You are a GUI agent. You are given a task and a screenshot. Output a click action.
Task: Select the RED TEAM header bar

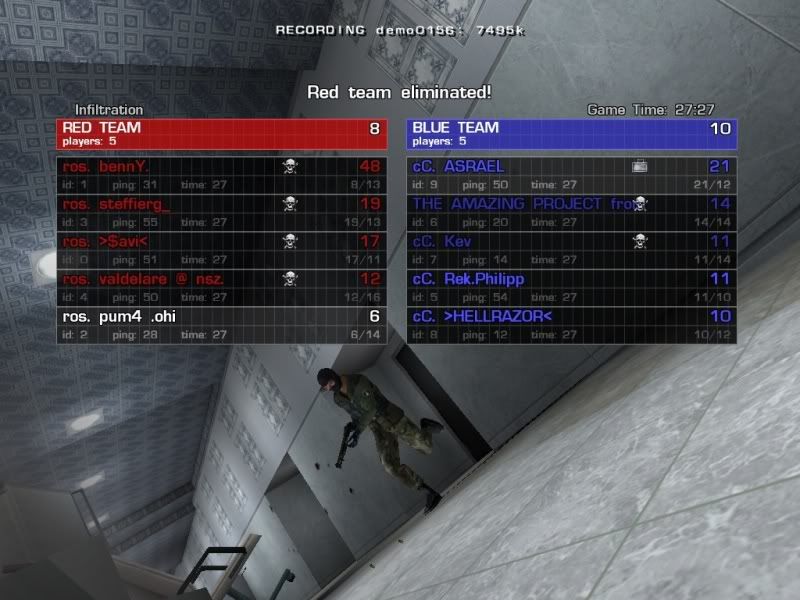(x=221, y=134)
